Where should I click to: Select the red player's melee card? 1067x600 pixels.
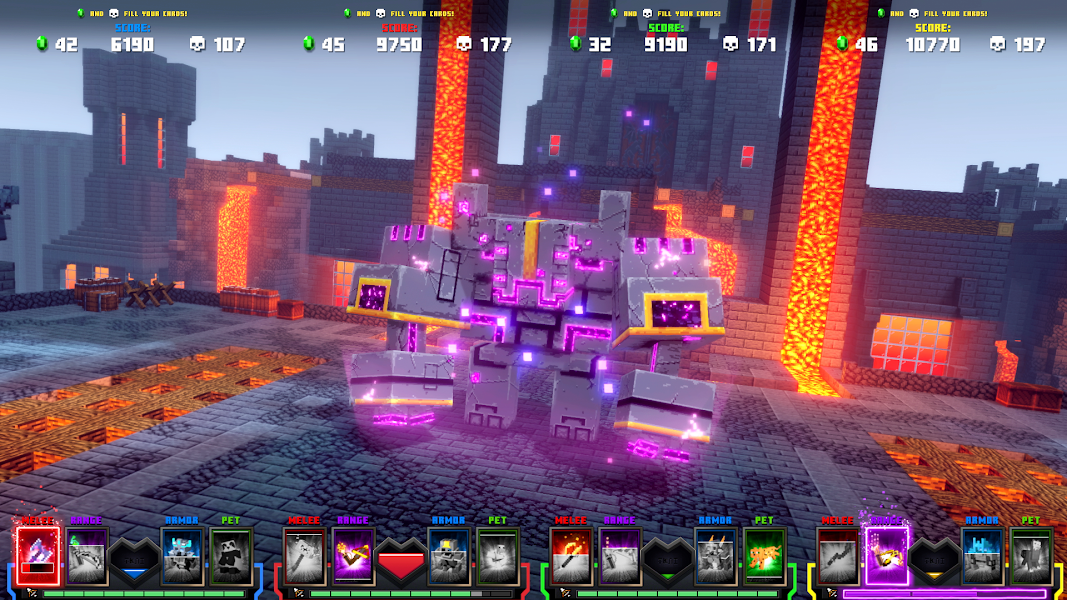click(x=304, y=556)
